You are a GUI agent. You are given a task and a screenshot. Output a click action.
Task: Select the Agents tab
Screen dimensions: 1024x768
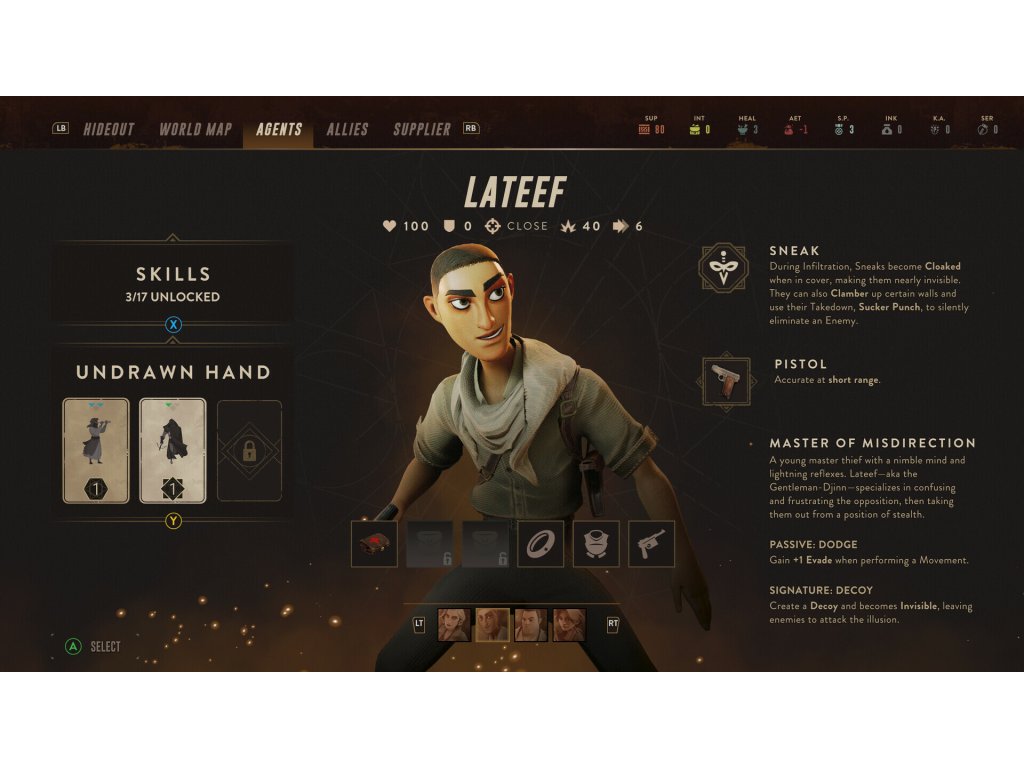tap(279, 129)
